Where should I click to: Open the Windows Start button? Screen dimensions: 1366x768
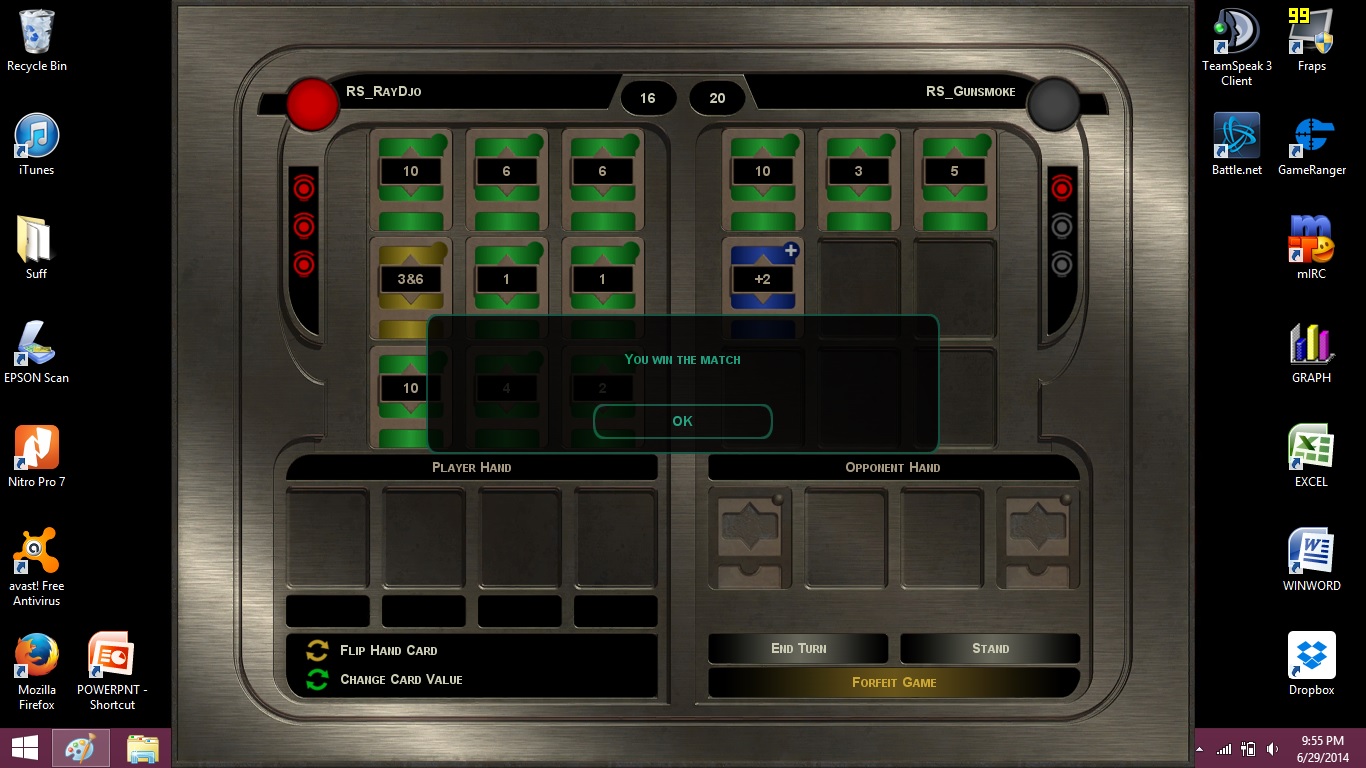coord(25,748)
